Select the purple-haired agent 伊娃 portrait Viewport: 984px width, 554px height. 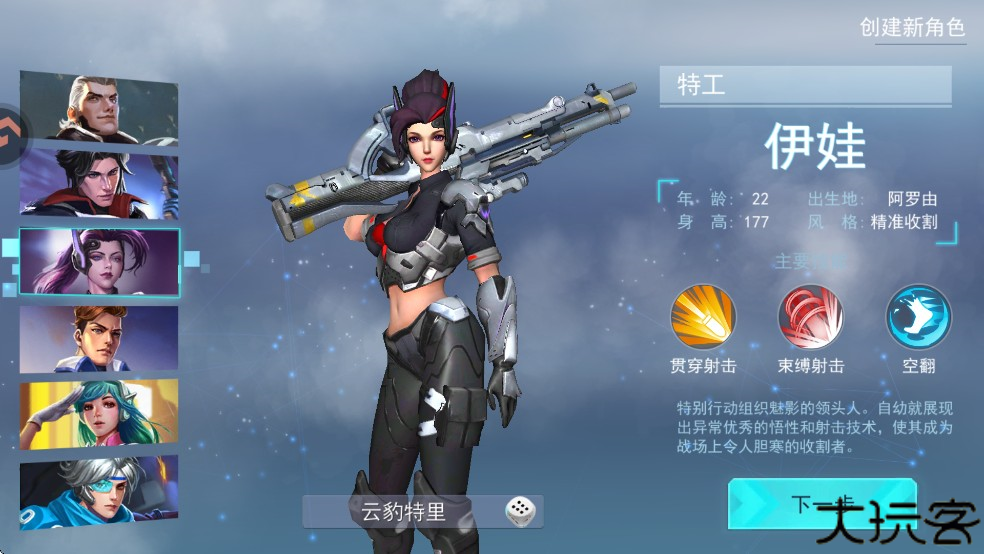point(99,261)
